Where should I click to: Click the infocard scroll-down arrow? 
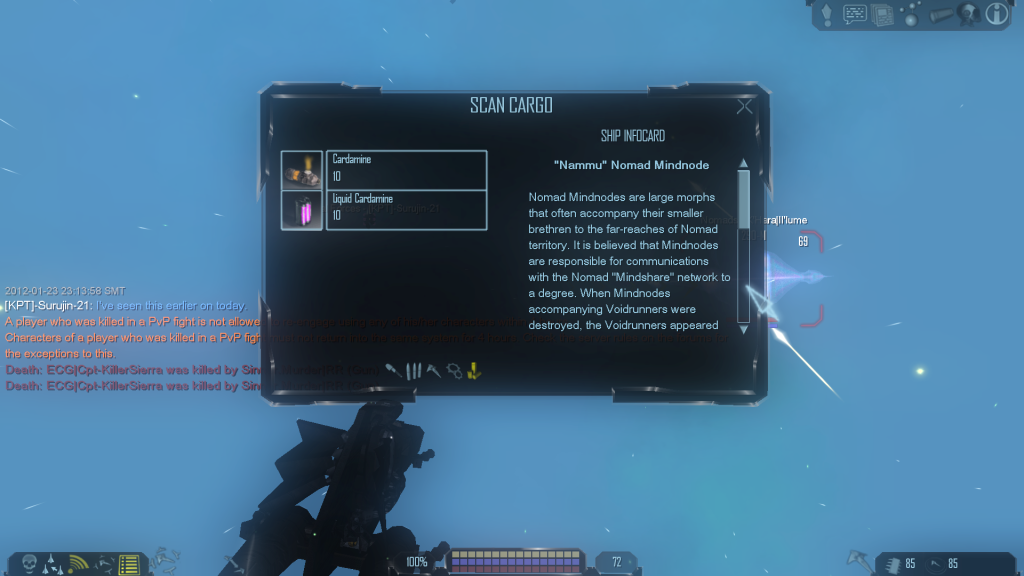(743, 326)
